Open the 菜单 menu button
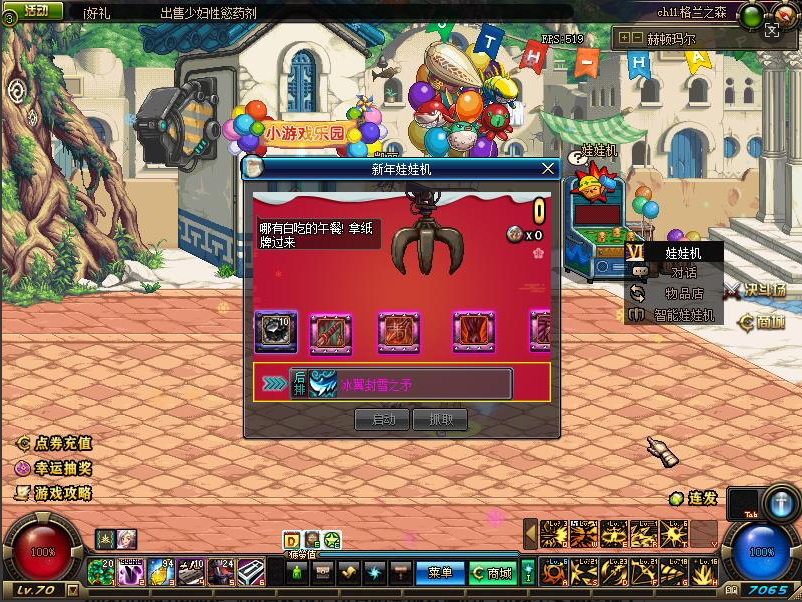 (440, 573)
